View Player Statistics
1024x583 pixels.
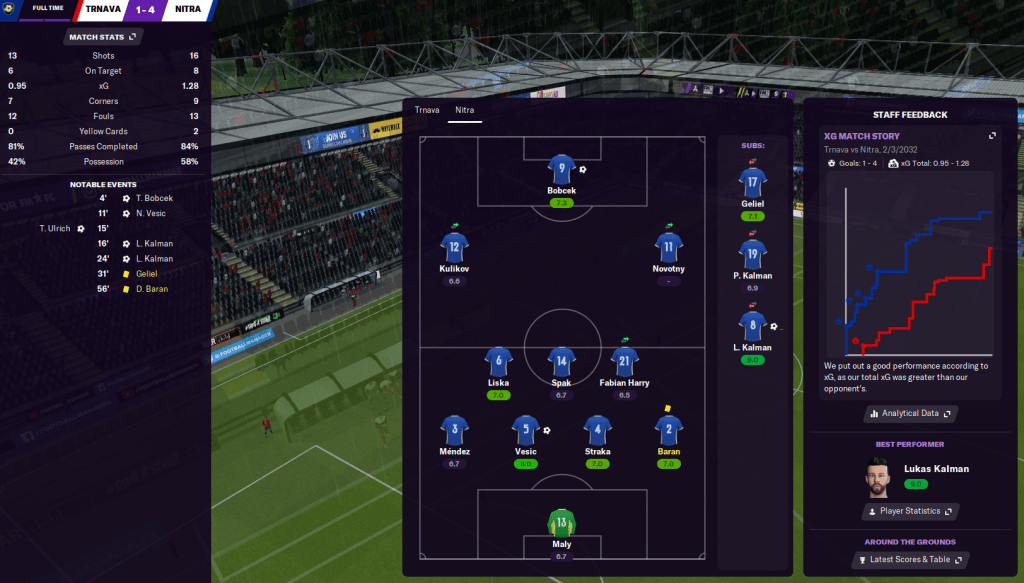(910, 511)
